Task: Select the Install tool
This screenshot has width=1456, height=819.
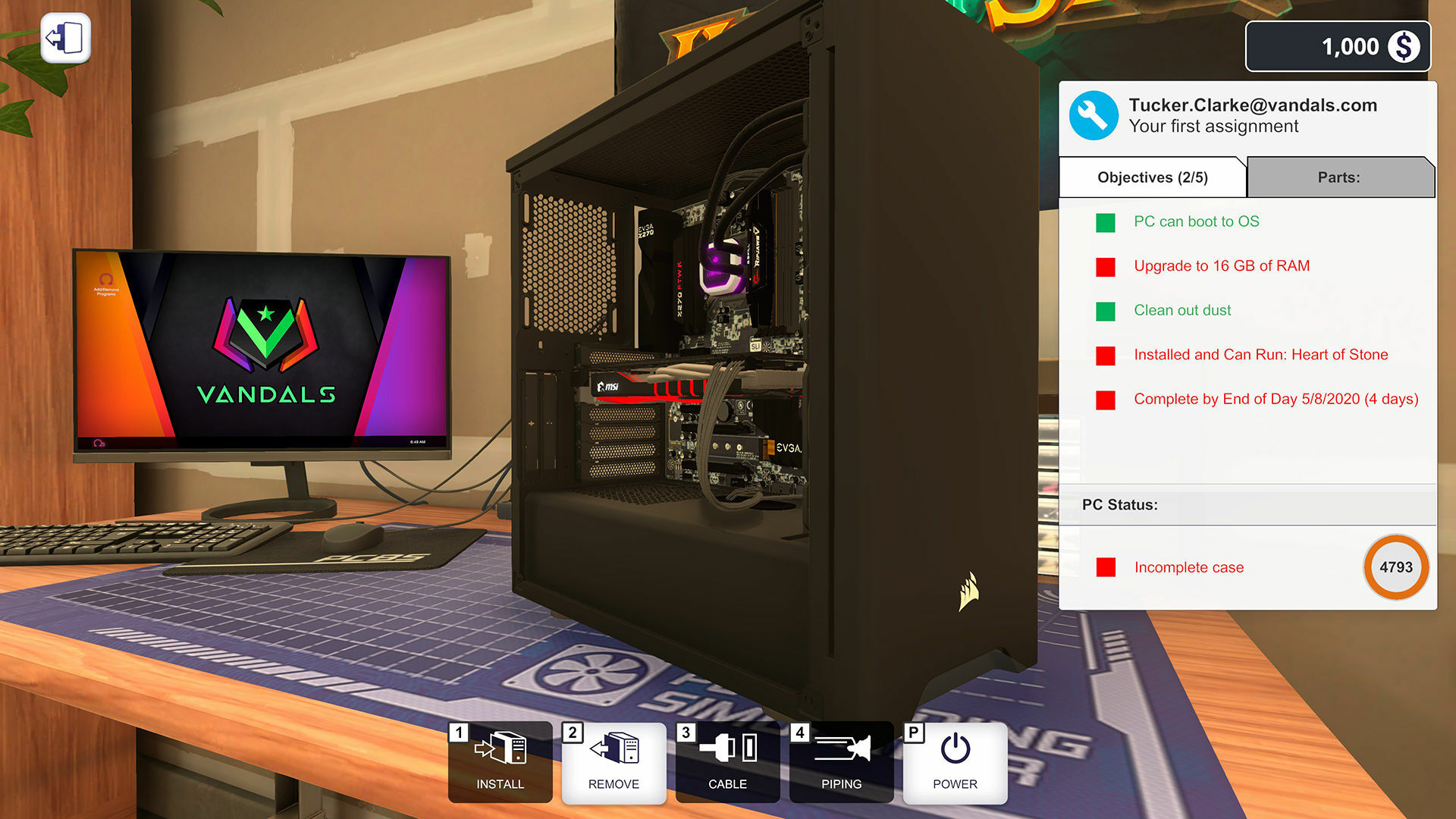Action: pos(499,762)
